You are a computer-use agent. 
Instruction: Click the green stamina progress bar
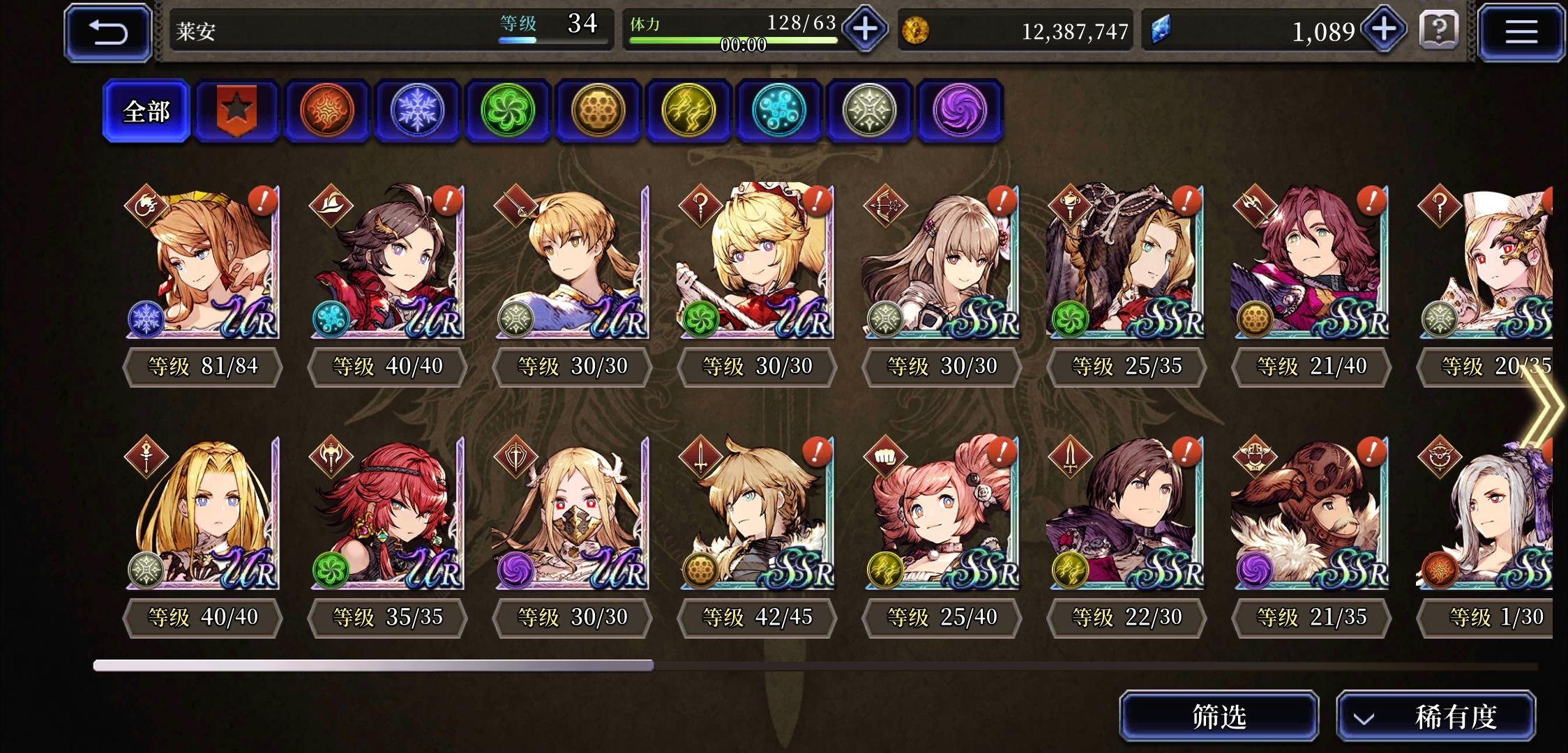[x=734, y=40]
